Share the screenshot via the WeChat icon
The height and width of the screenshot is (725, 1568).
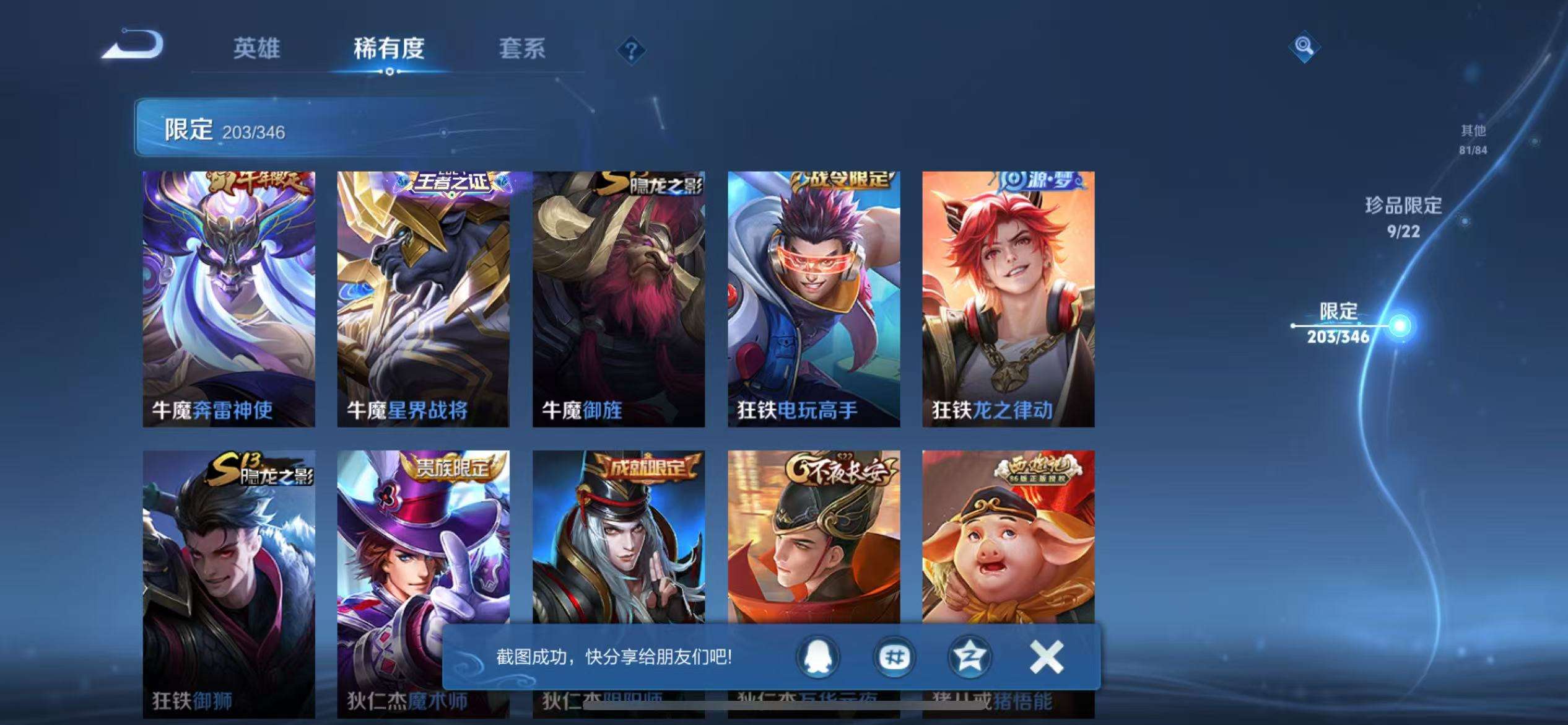(894, 656)
